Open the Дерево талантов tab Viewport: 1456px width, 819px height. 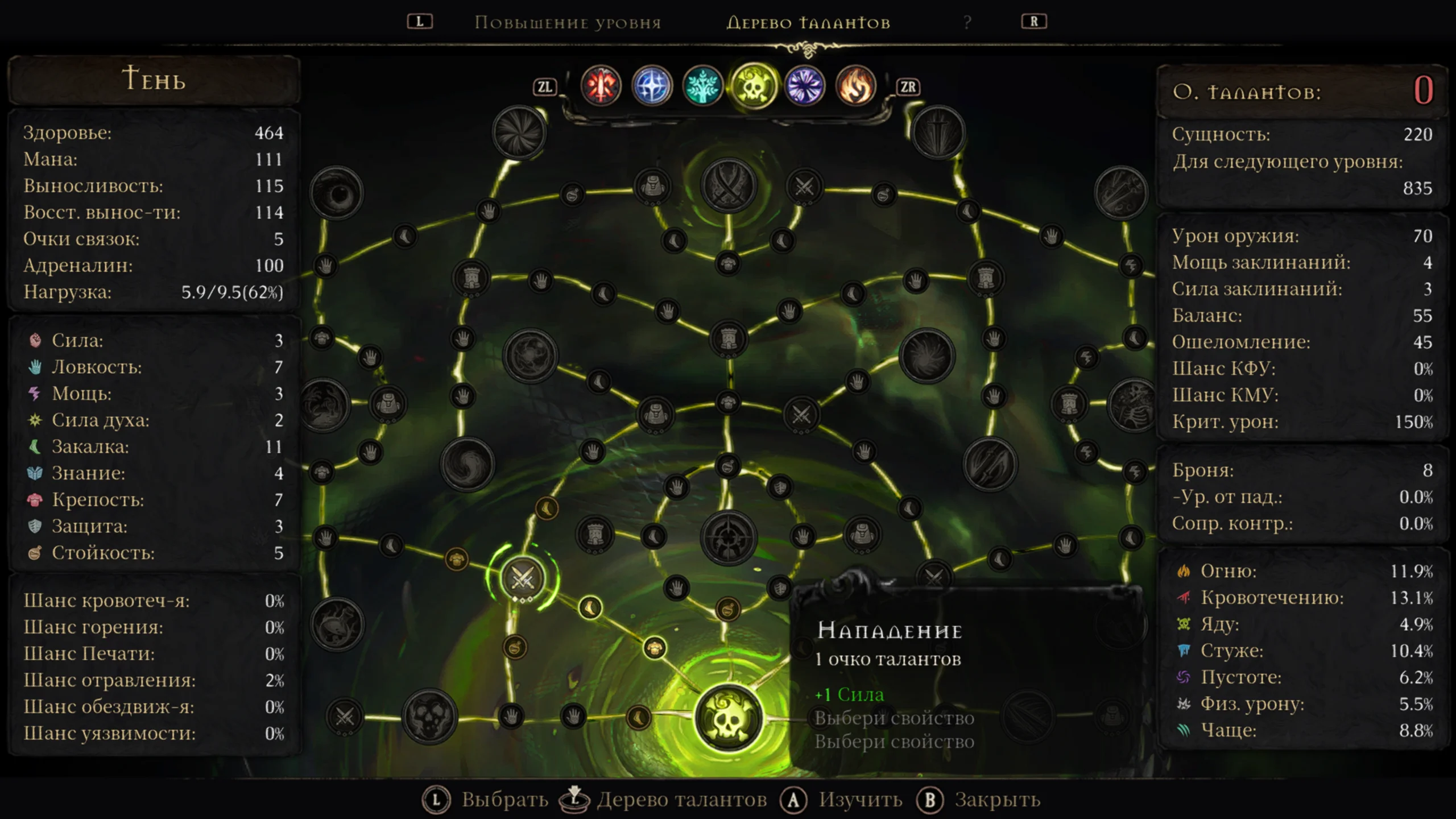click(x=808, y=23)
